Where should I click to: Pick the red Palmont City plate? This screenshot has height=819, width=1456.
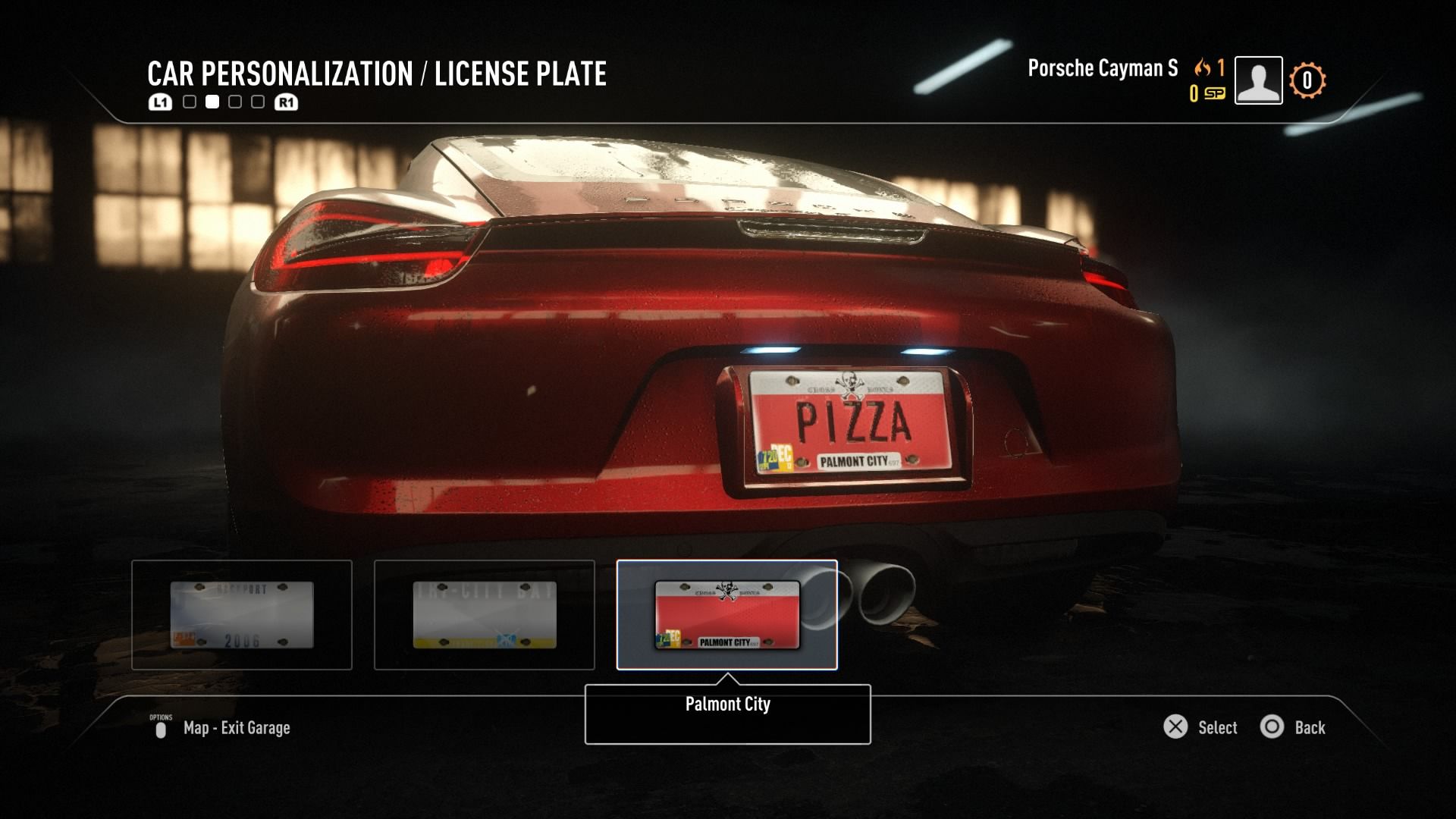pos(727,615)
